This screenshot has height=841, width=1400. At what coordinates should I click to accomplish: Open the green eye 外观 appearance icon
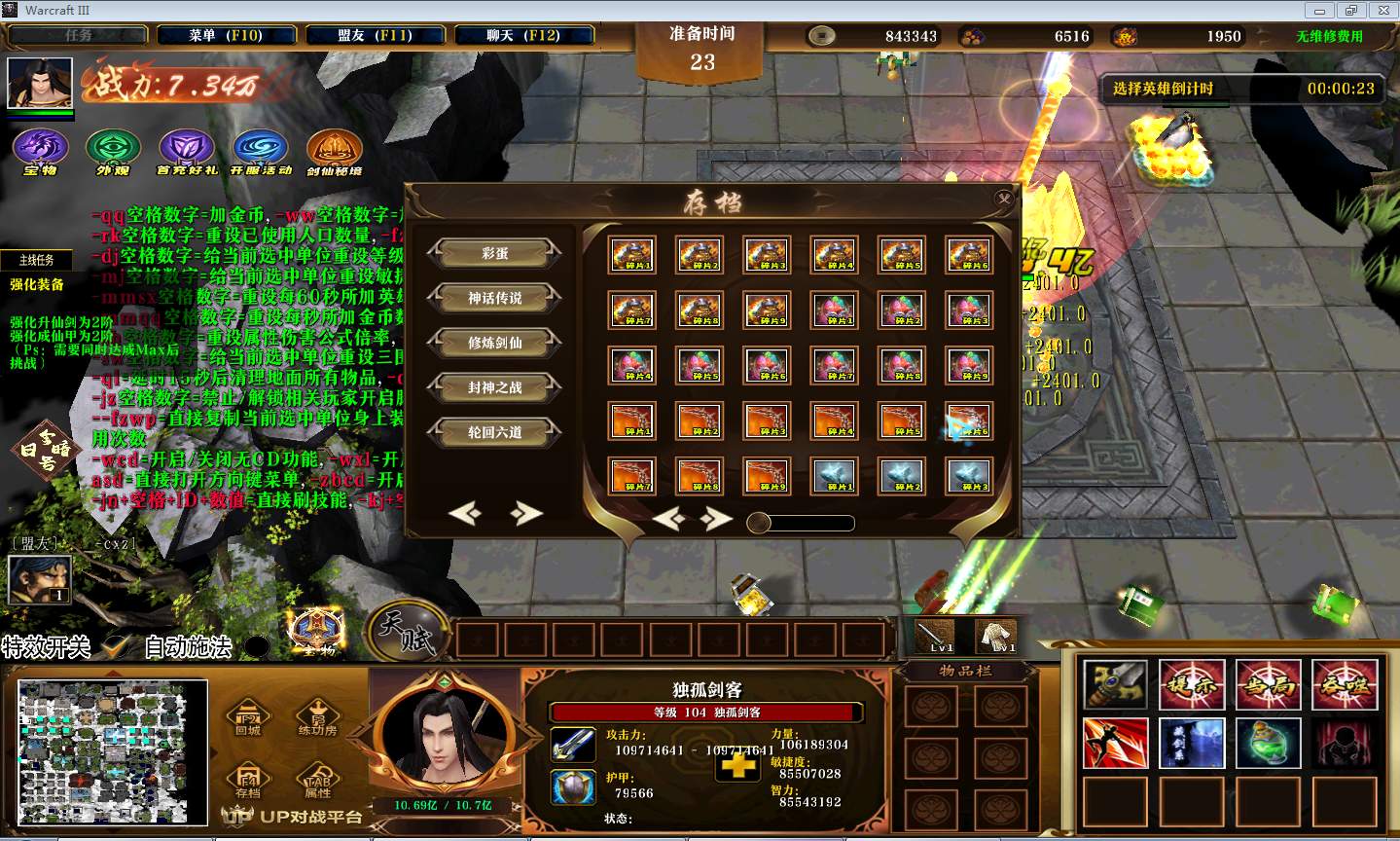coord(113,149)
